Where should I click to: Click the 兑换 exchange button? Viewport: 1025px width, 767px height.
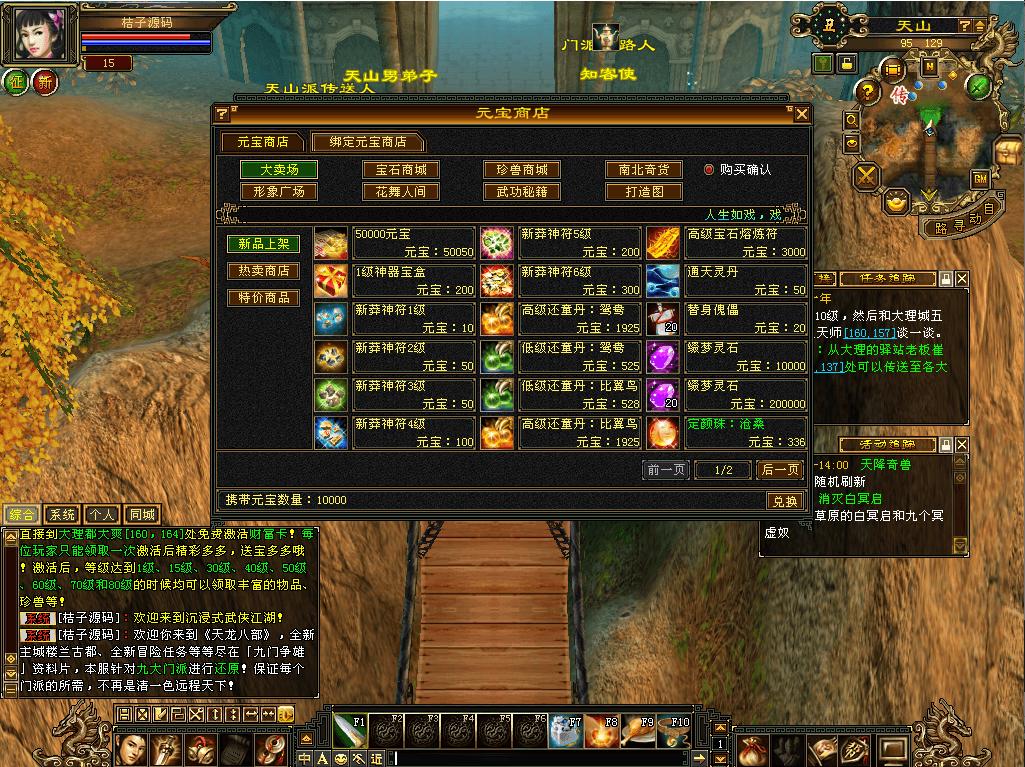784,501
